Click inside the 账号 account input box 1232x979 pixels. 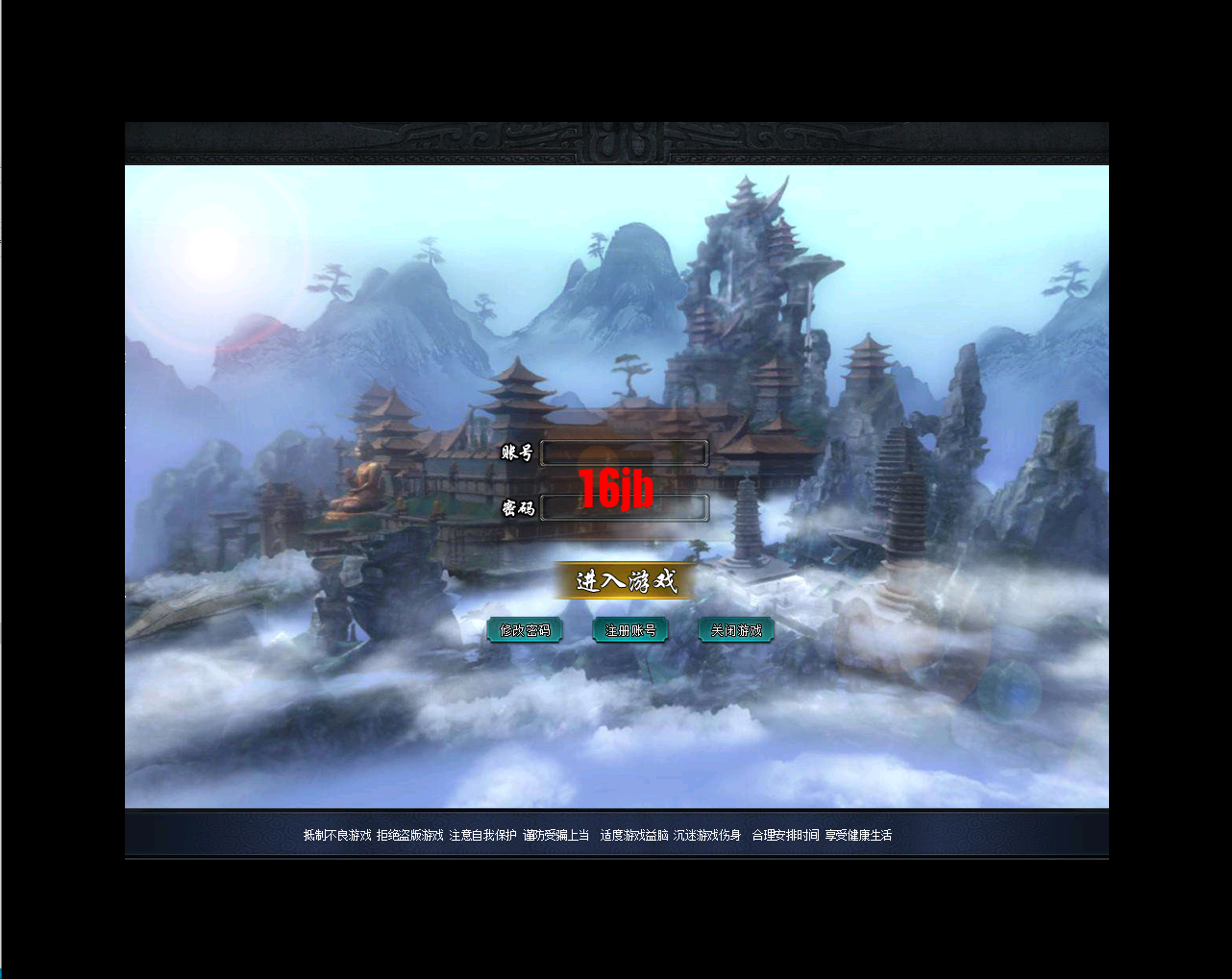pos(624,453)
